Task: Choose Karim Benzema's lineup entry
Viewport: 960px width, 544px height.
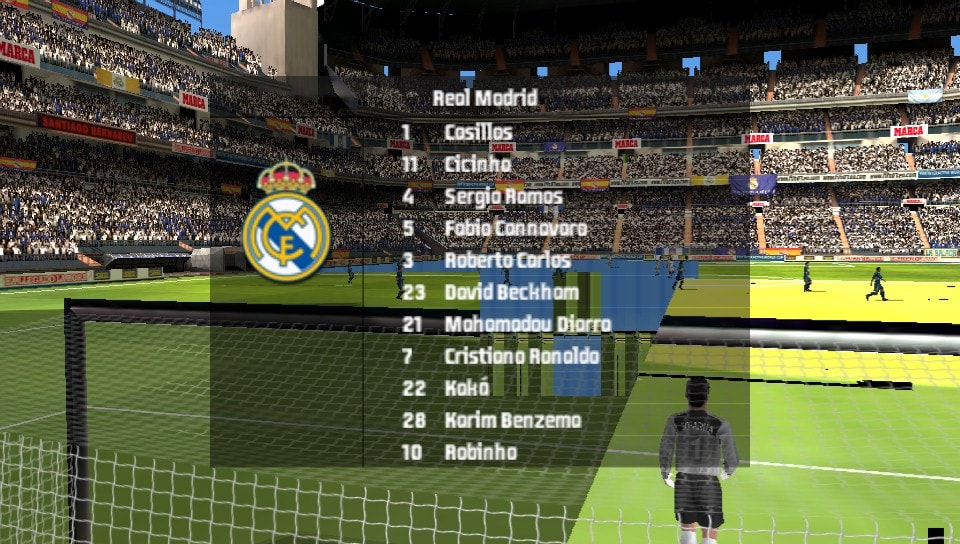Action: (x=512, y=420)
